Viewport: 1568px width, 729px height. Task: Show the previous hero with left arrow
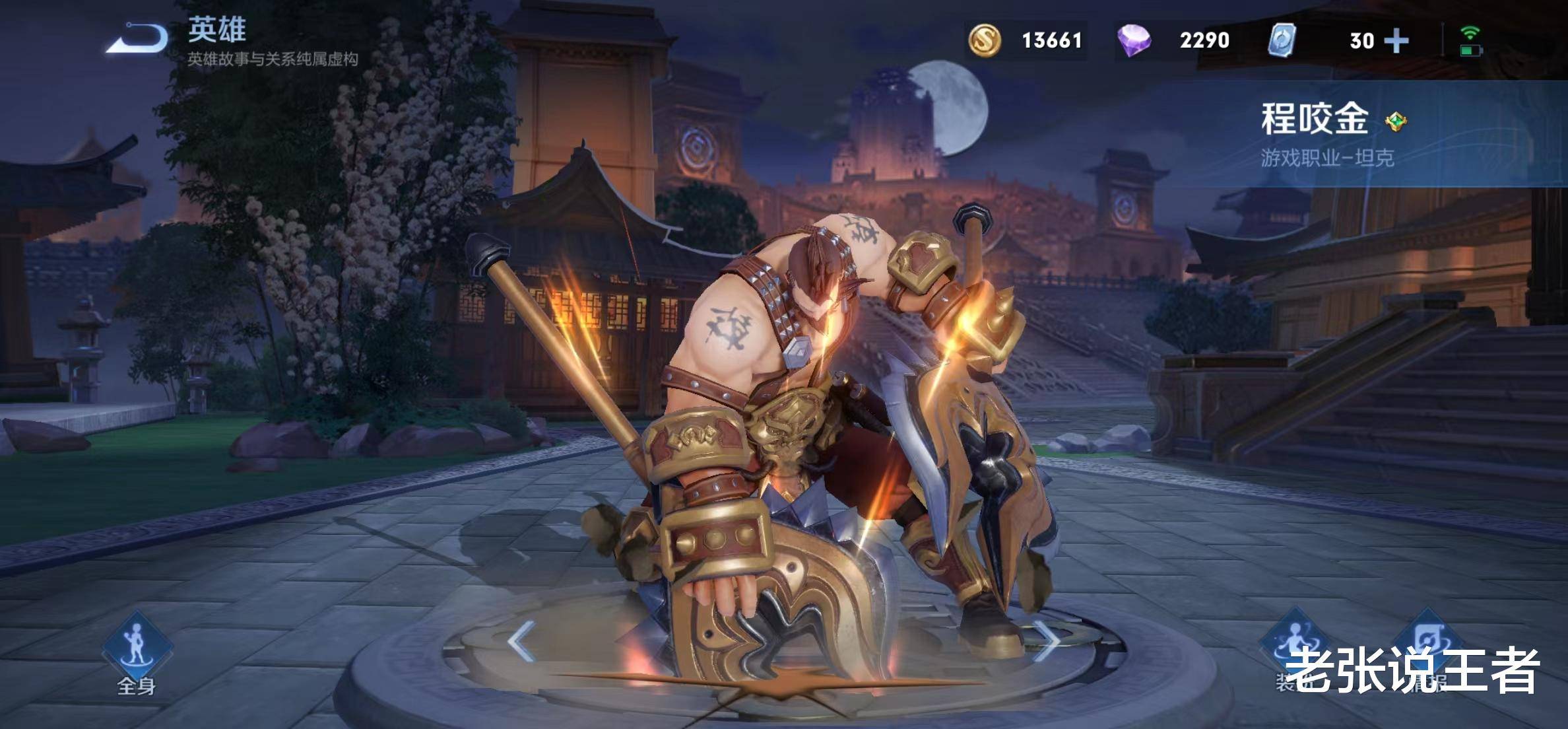click(521, 641)
